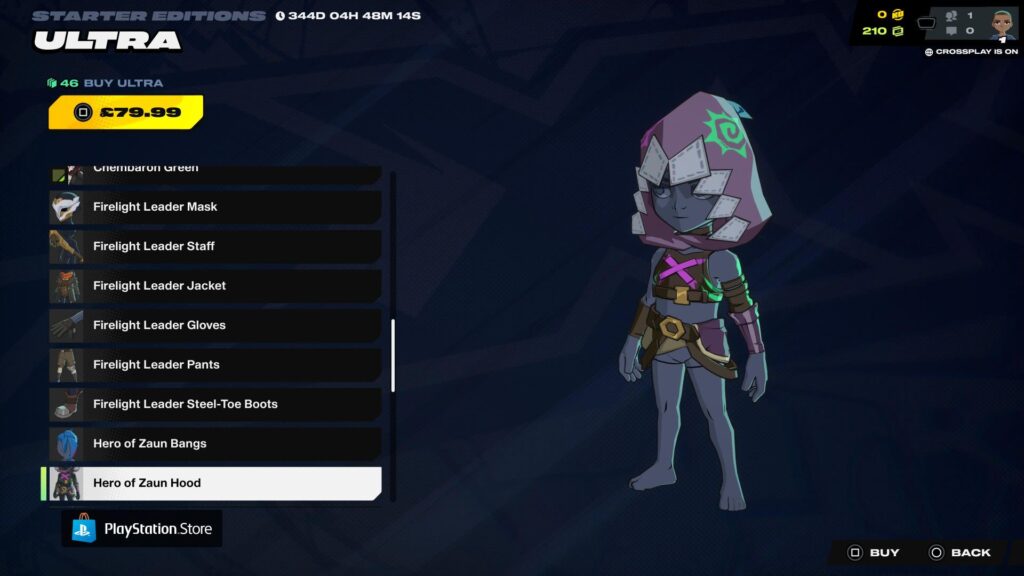Select the Hero of Zaun Bangs entry
This screenshot has height=576, width=1024.
tap(215, 443)
